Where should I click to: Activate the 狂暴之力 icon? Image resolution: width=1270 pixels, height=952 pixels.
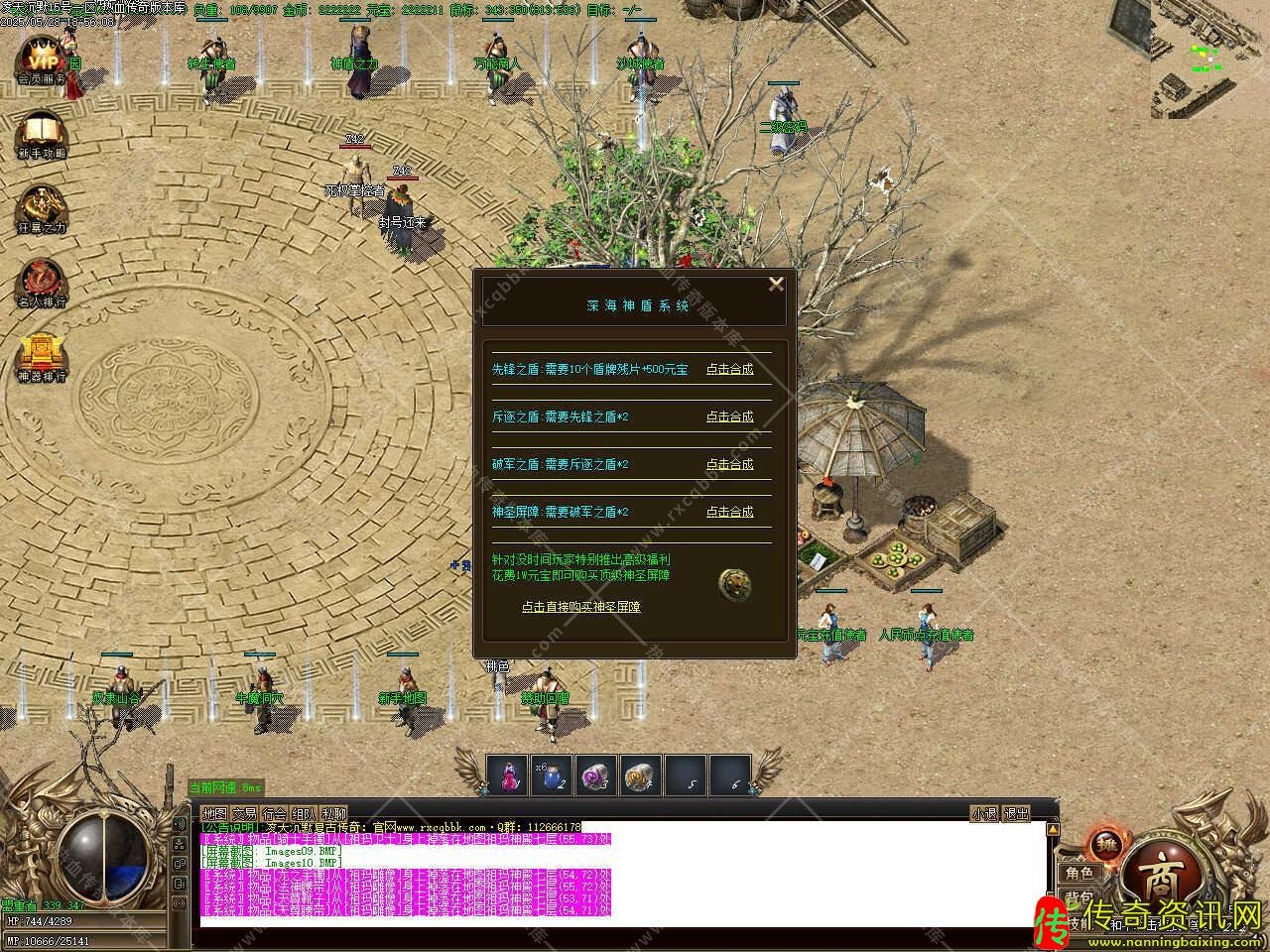coord(41,206)
